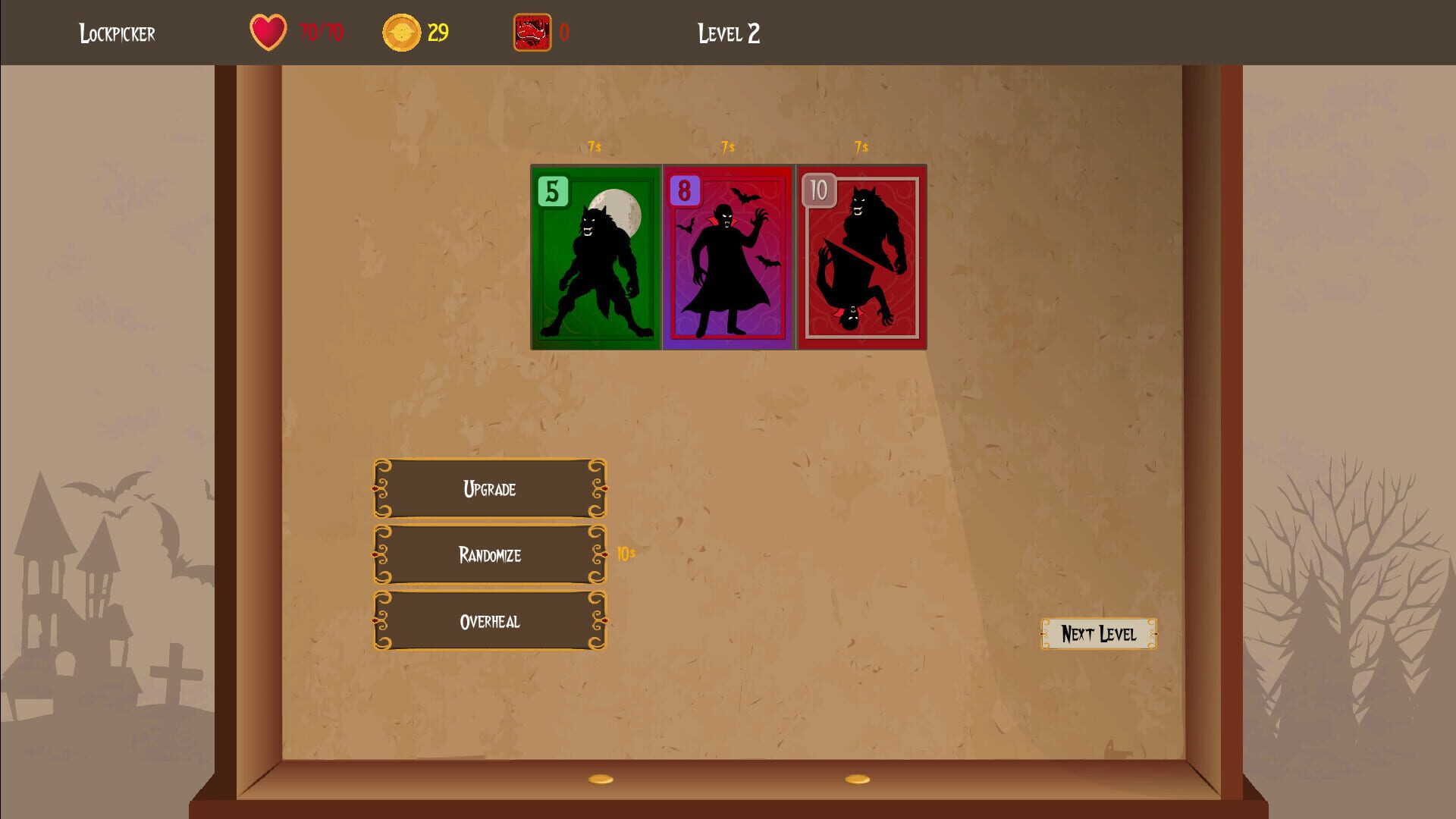Select the value 5 badge on green card
The height and width of the screenshot is (819, 1456).
point(552,190)
